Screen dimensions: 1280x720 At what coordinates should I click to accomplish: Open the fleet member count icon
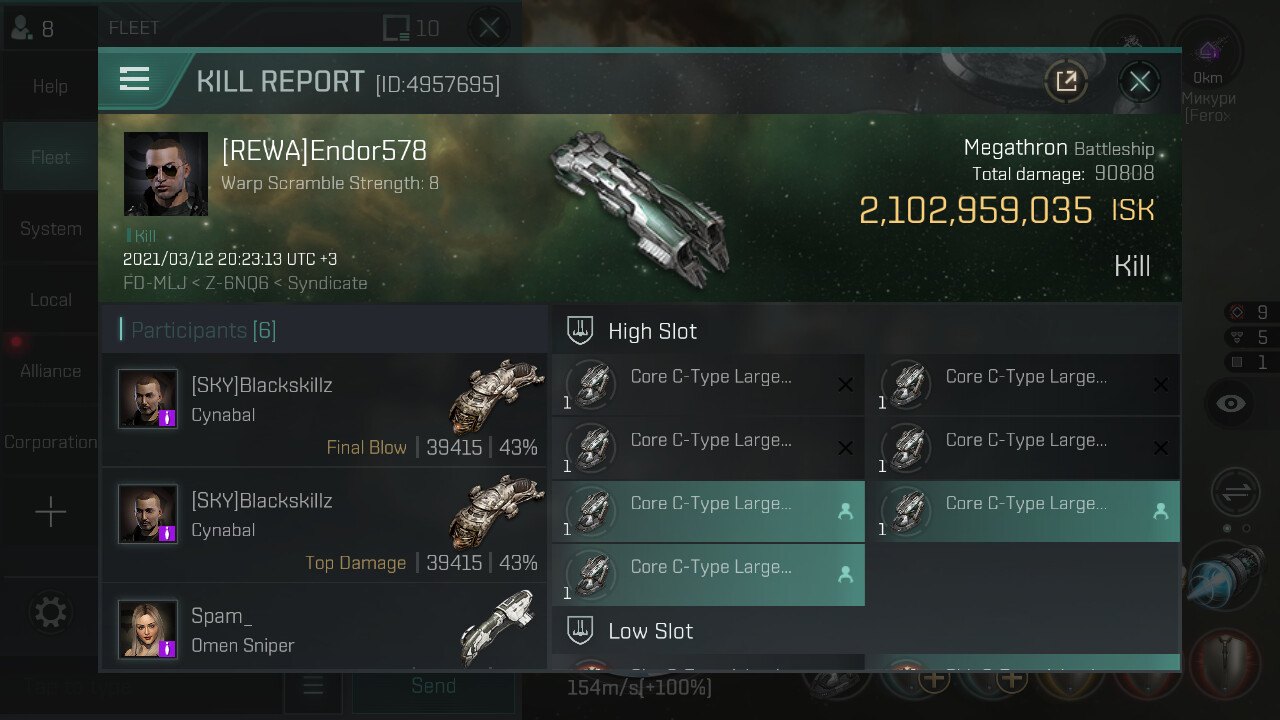(x=32, y=28)
